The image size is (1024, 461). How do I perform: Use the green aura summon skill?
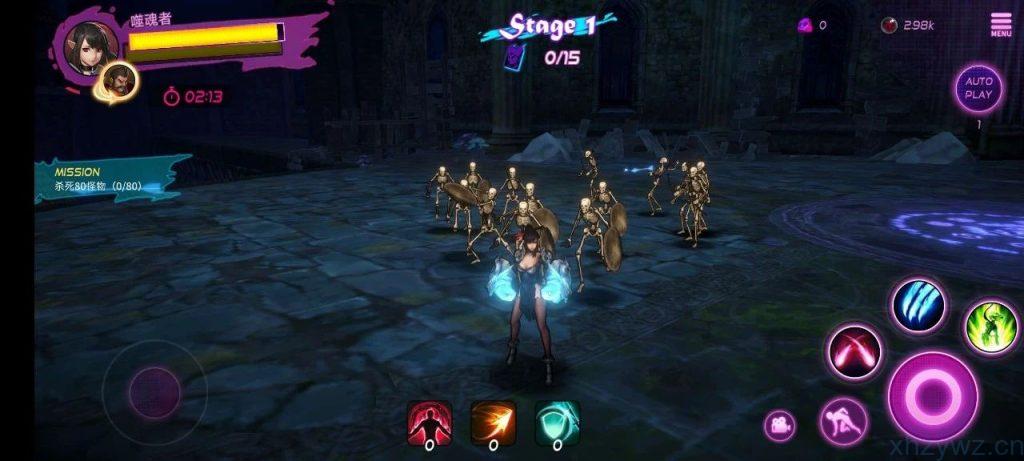point(990,327)
